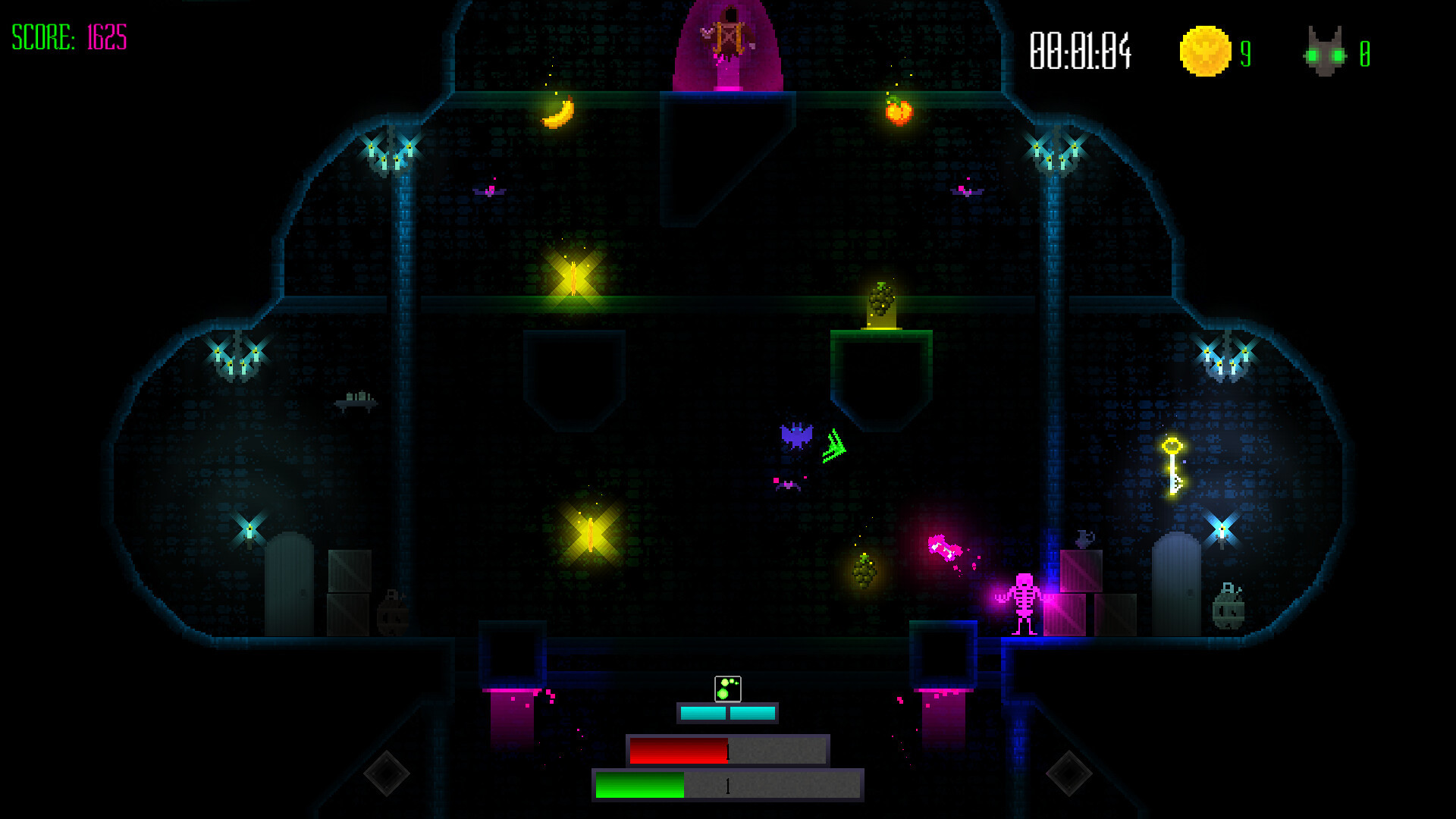This screenshot has width=1456, height=819.
Task: Click the gold coin counter icon
Action: pos(1204,52)
